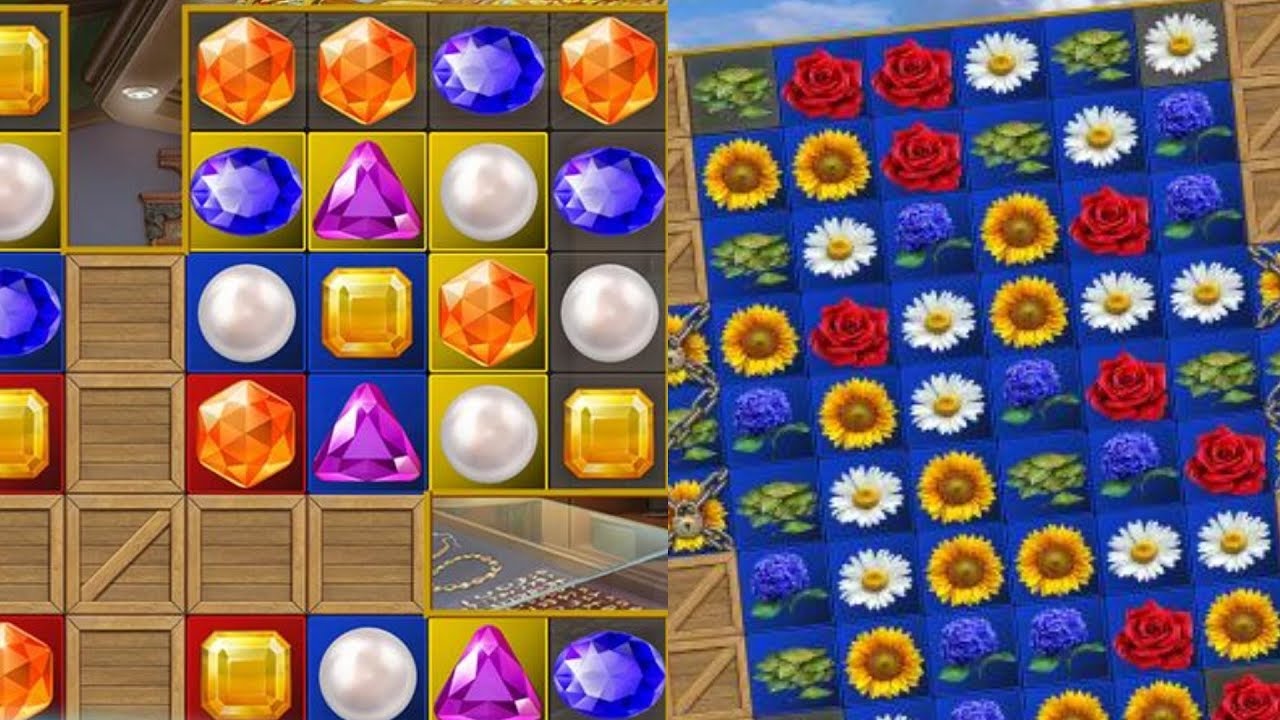The height and width of the screenshot is (720, 1280).
Task: Select the blue sapphire on the yellow tile
Action: (246, 191)
